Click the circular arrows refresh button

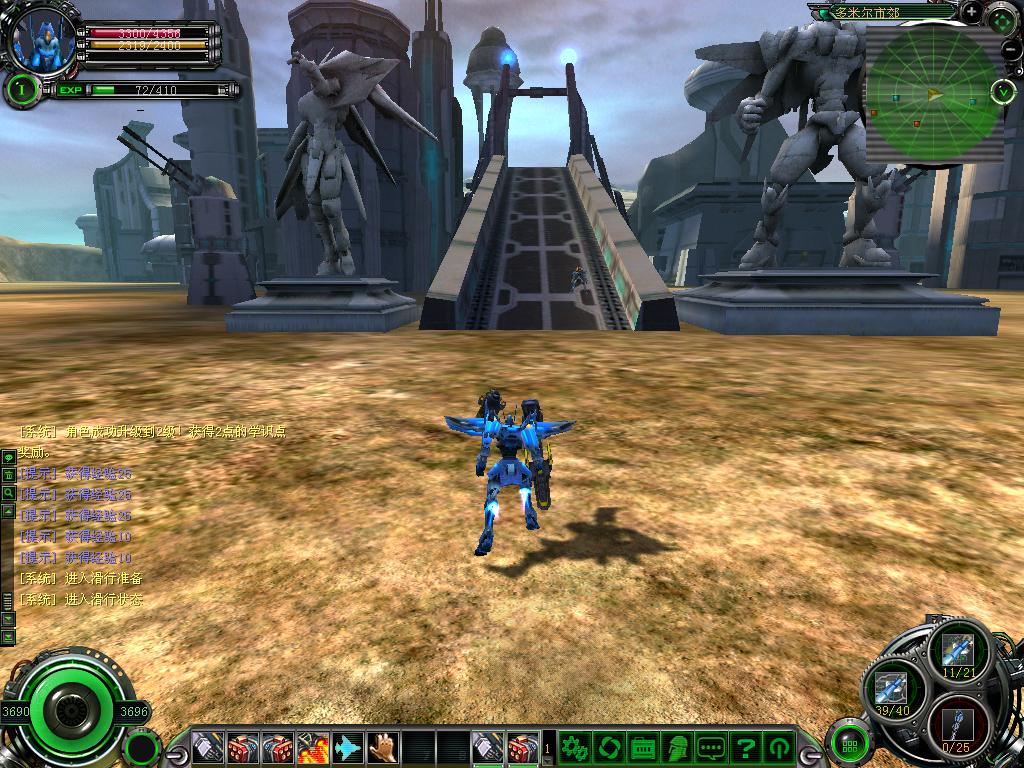click(608, 746)
